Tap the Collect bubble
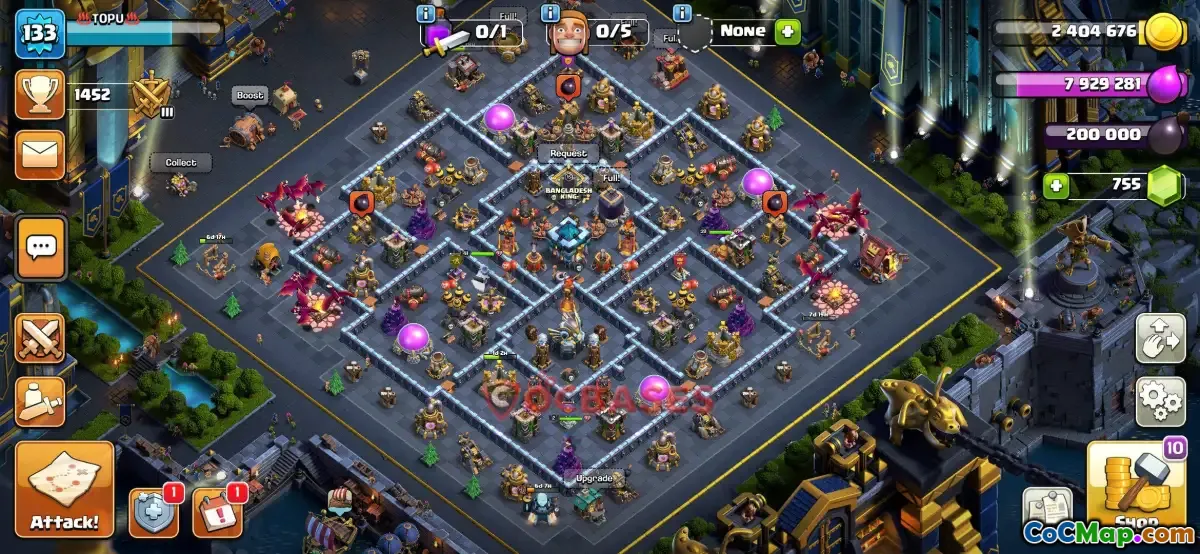The height and width of the screenshot is (554, 1200). (x=181, y=162)
